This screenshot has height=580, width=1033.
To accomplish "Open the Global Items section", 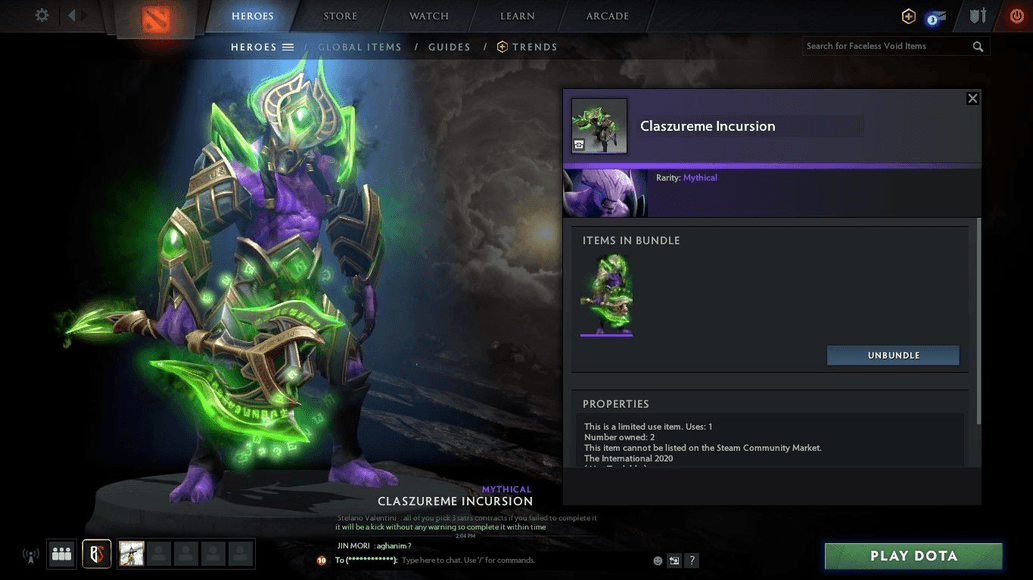I will [x=360, y=47].
